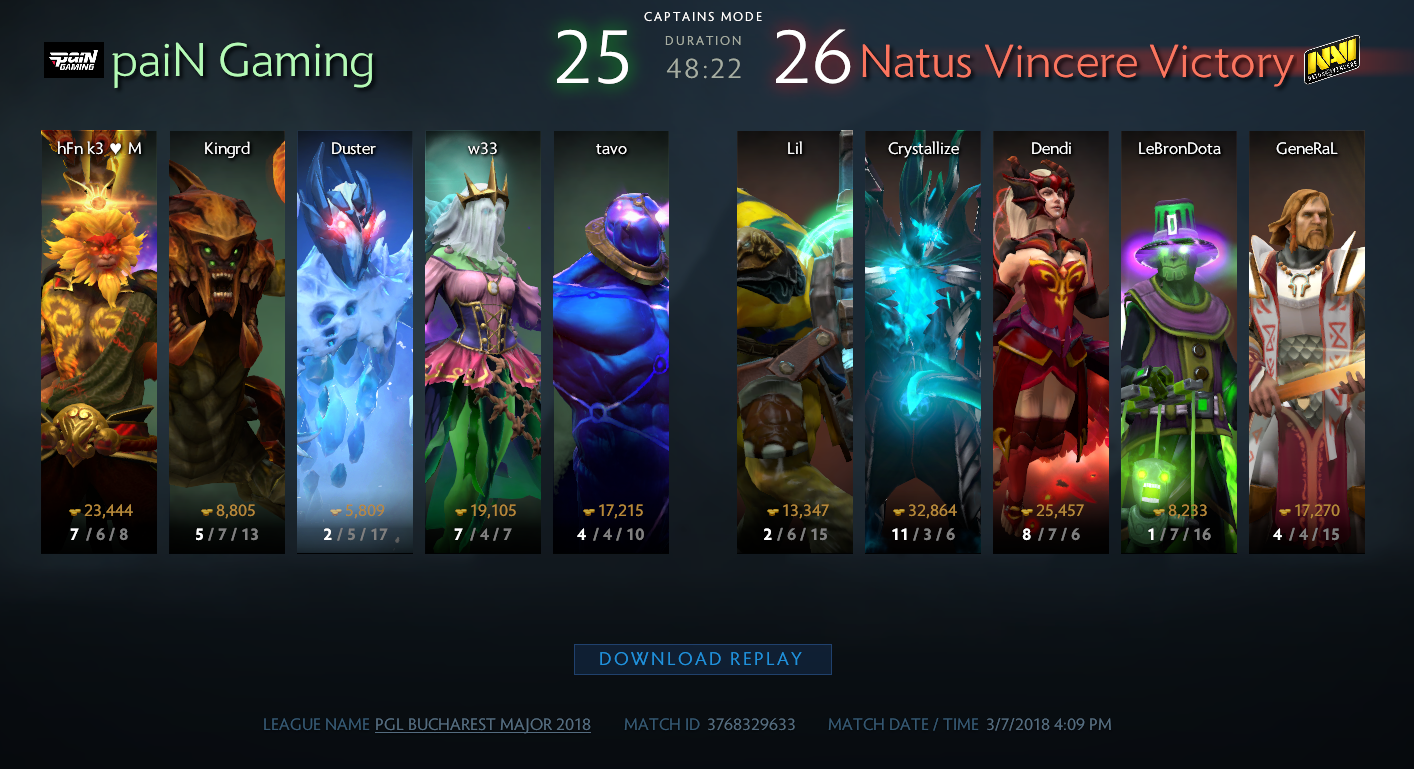Click the Natus Vincere team logo
The width and height of the screenshot is (1414, 769).
1331,60
